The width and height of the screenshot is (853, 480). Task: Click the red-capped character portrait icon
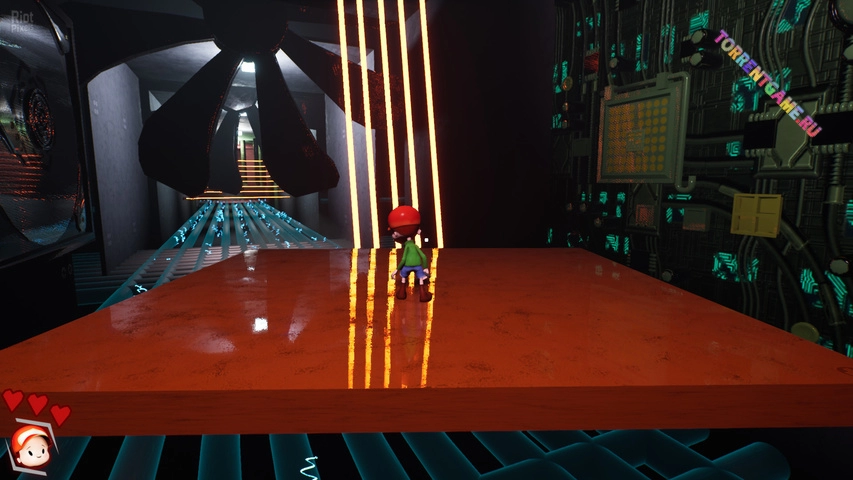(31, 447)
